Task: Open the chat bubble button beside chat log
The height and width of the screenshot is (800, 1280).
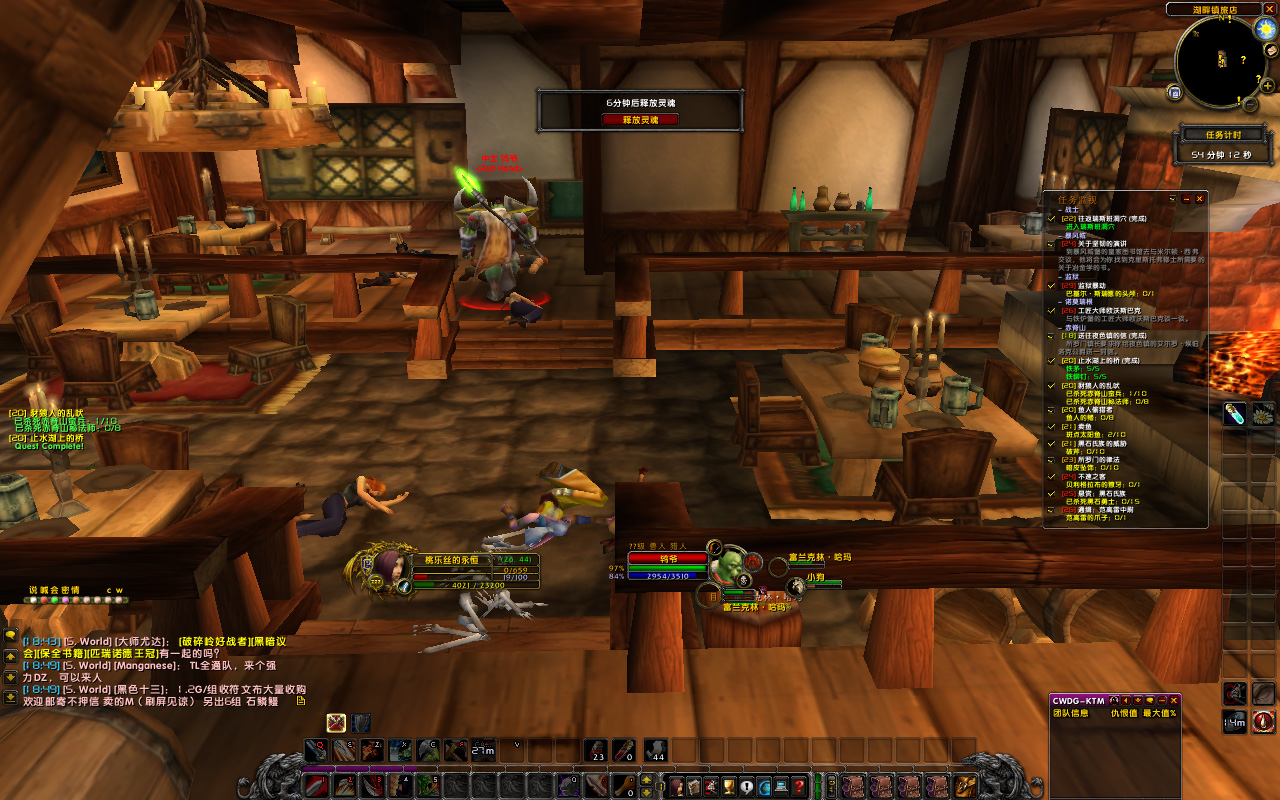Action: point(10,634)
